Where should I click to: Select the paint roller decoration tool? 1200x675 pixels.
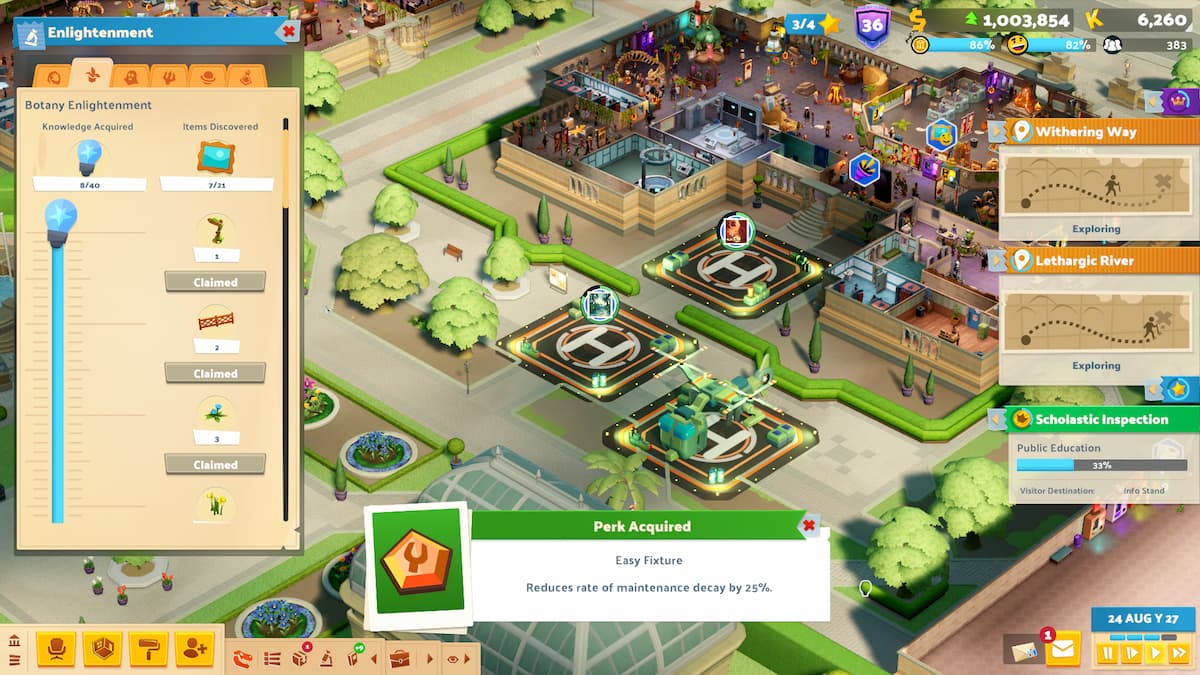pos(148,650)
